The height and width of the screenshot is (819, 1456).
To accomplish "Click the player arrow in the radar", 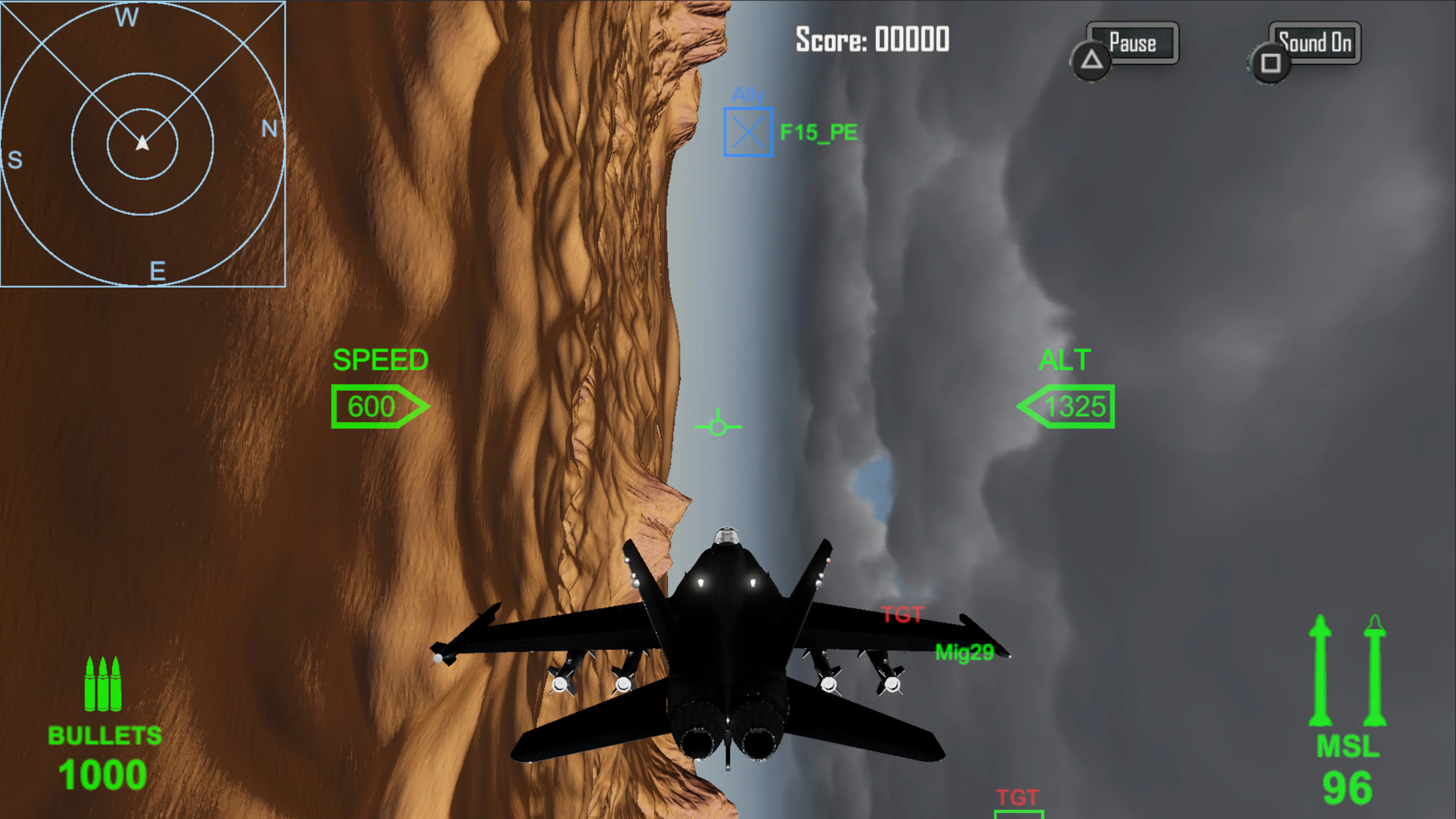I will (x=143, y=143).
